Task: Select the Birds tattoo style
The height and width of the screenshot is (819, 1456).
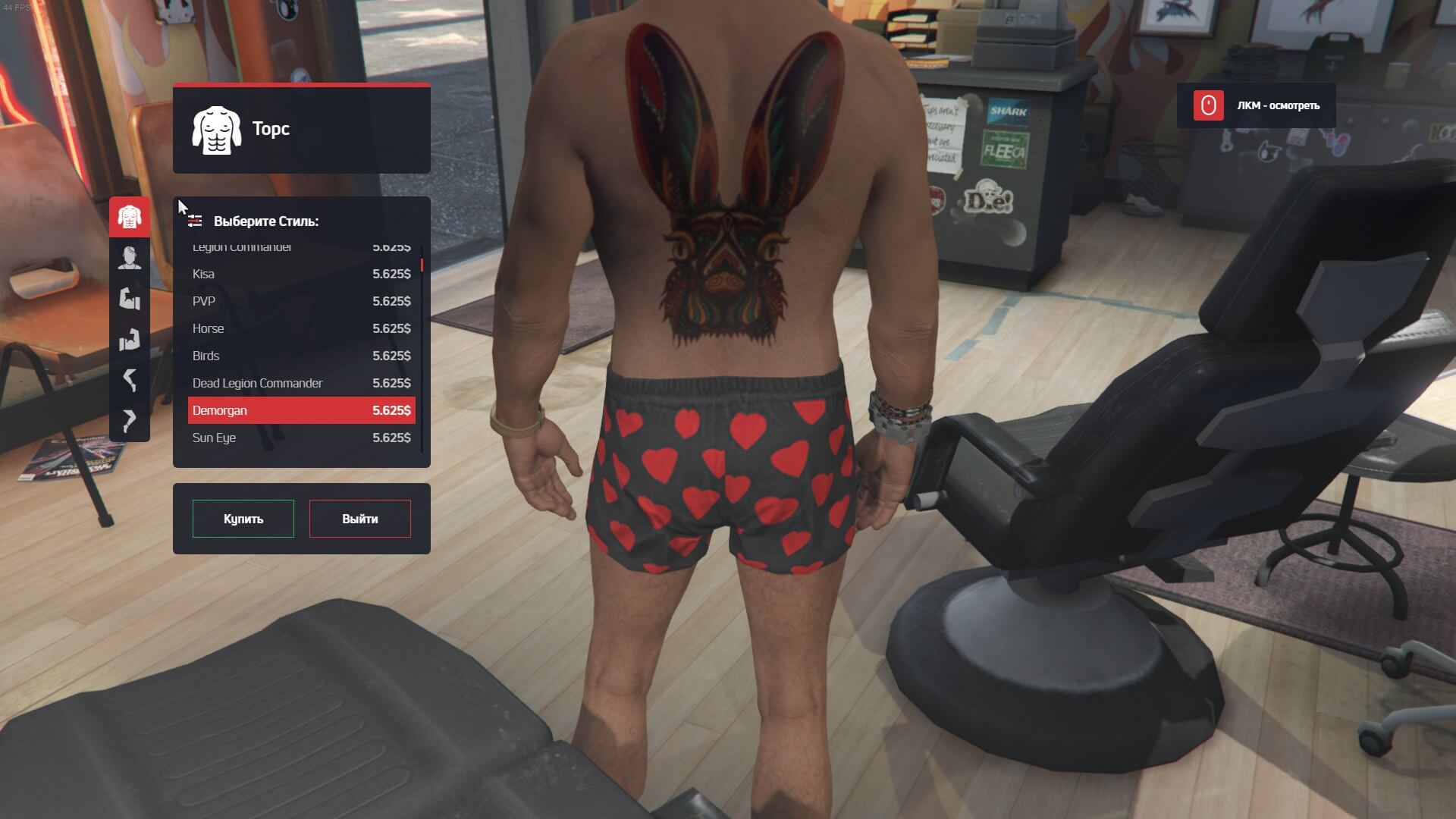Action: point(301,356)
